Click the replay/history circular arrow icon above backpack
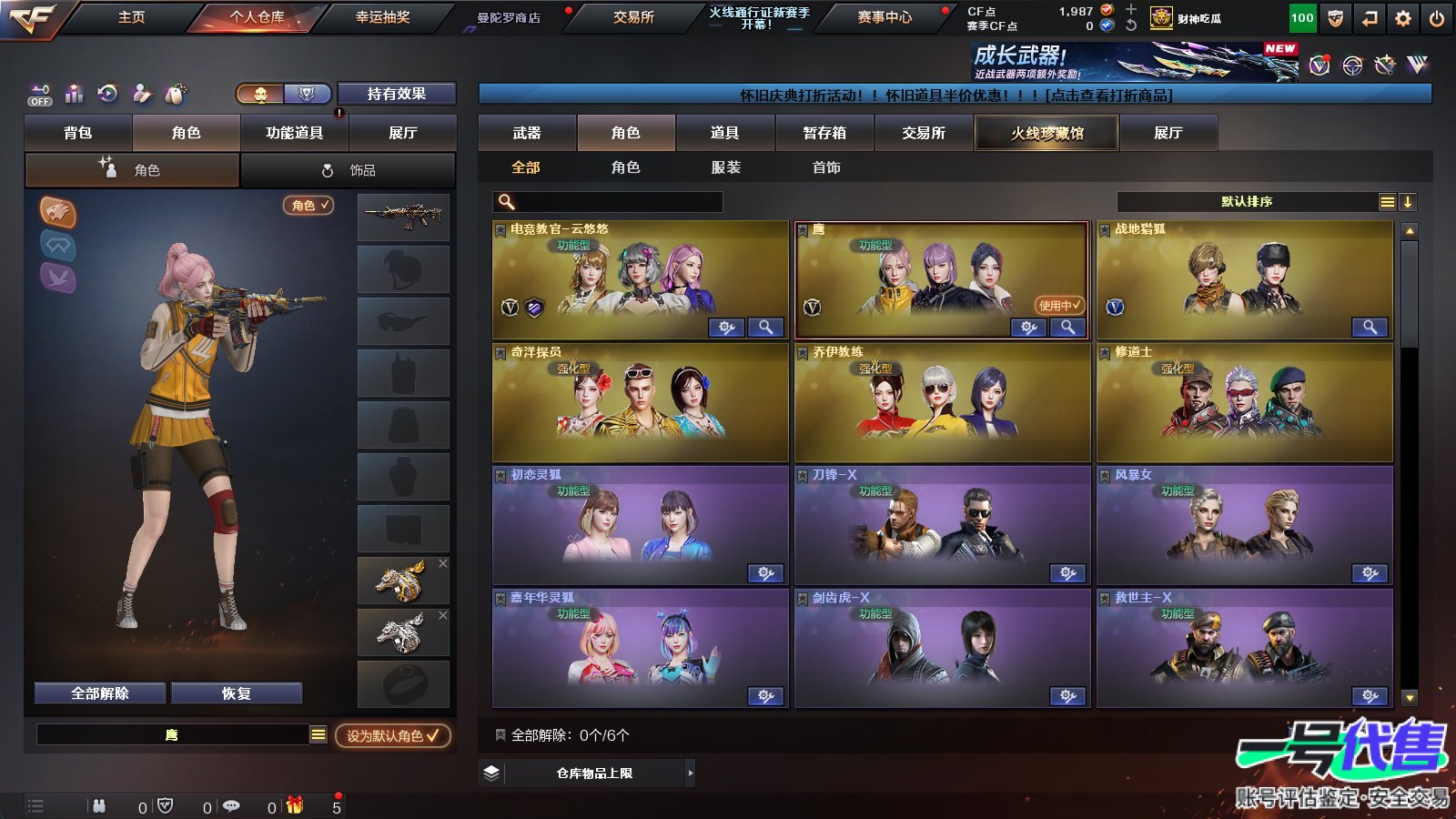 tap(107, 95)
